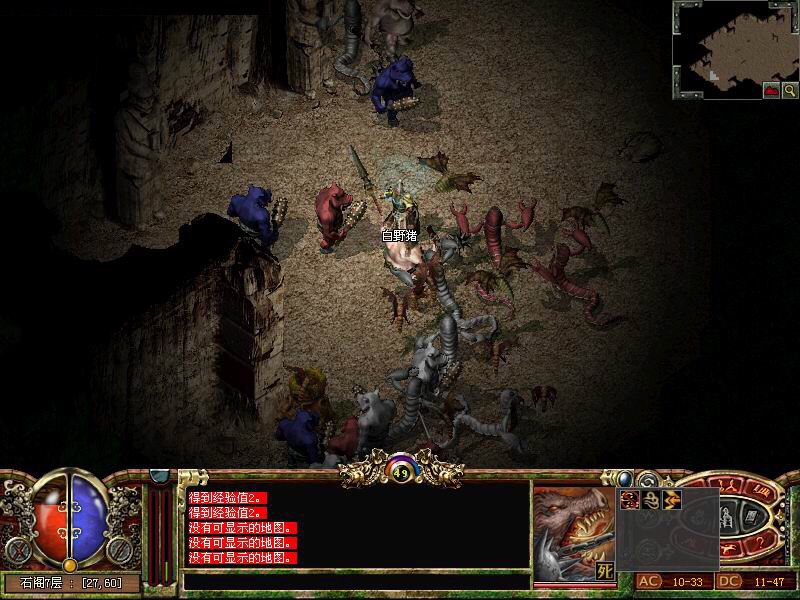Click the level 49 emblem
This screenshot has height=600, width=800.
click(400, 472)
